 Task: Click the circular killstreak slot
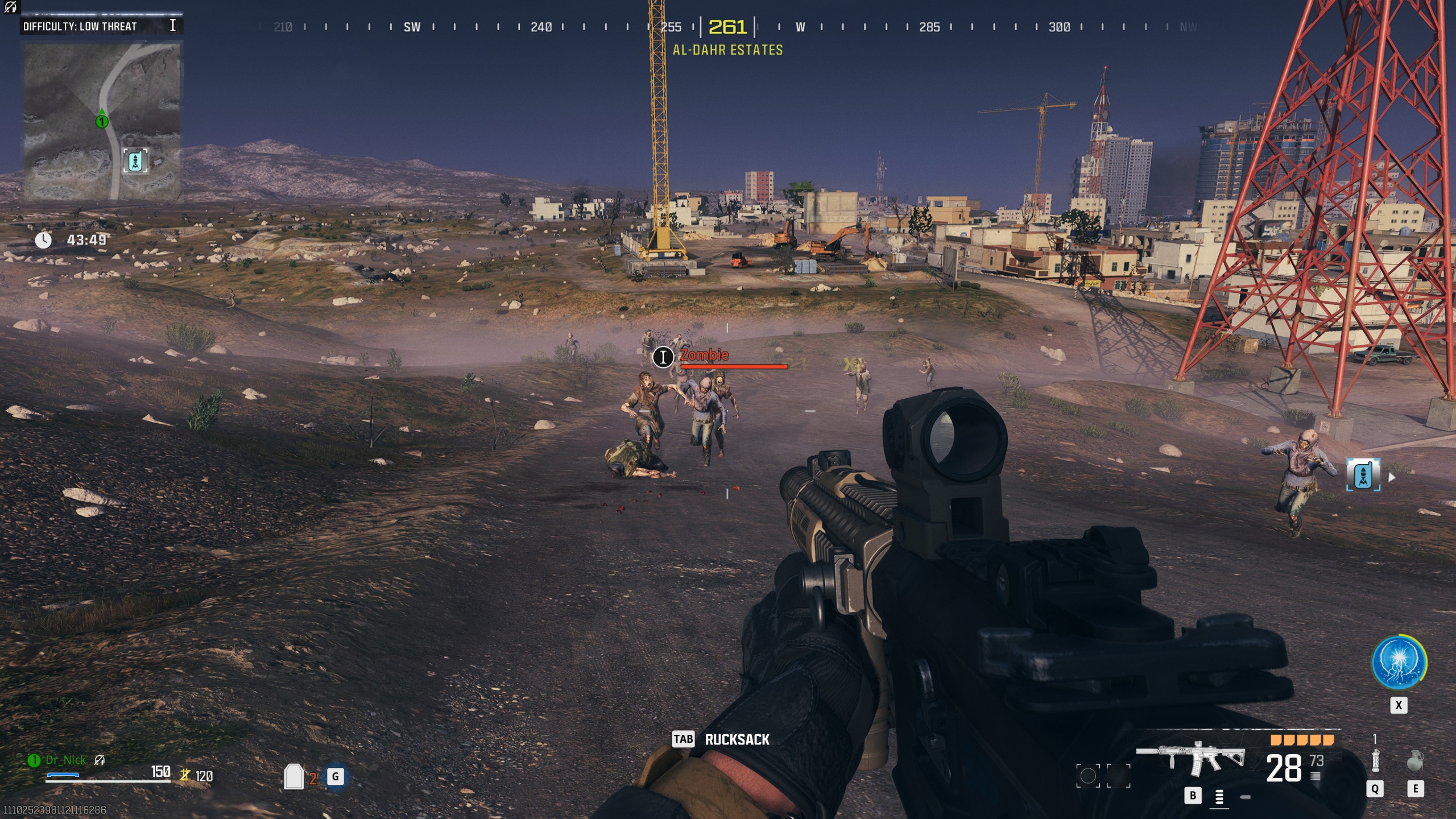(1088, 776)
